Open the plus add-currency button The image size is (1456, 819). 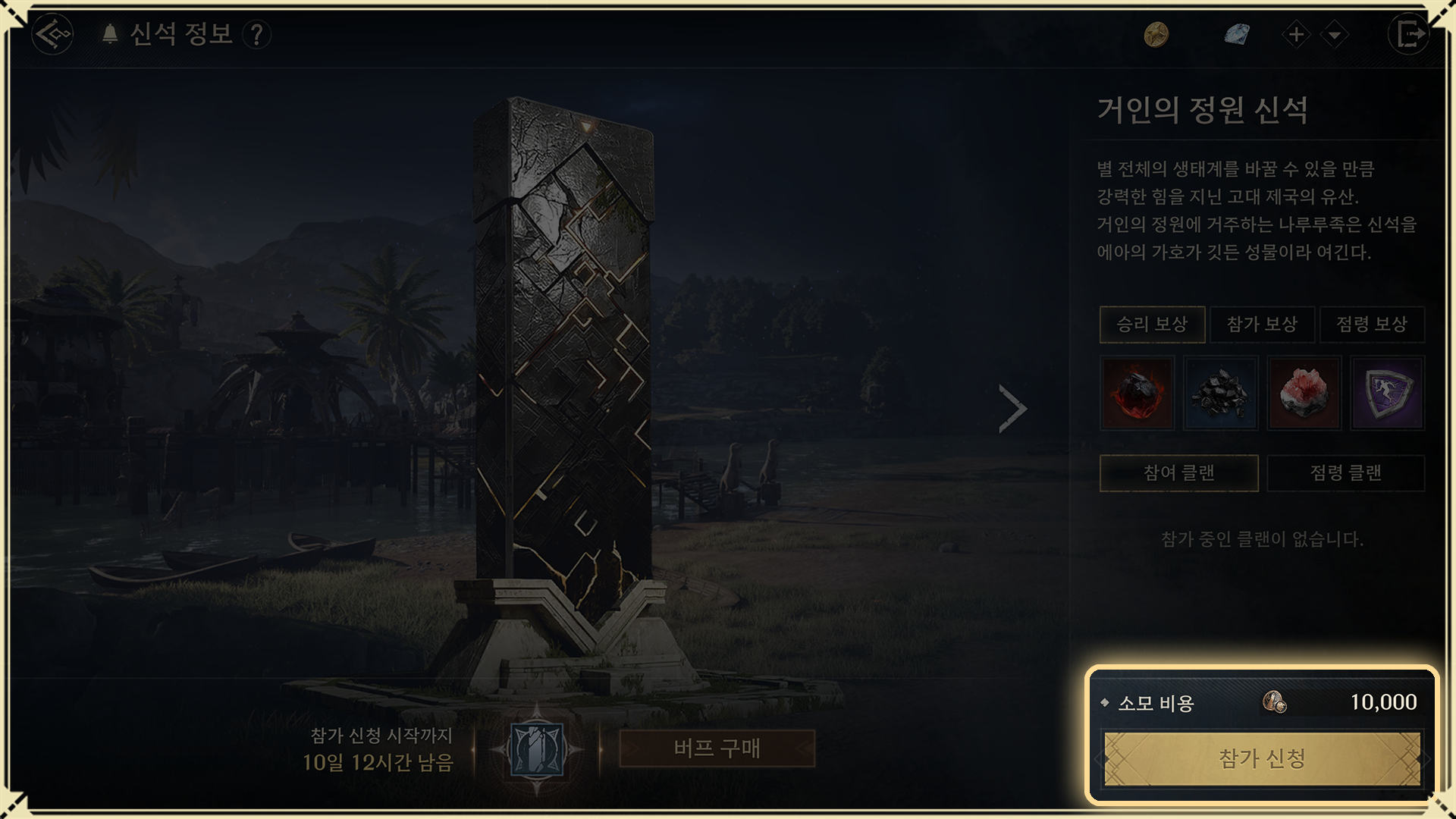(x=1296, y=34)
